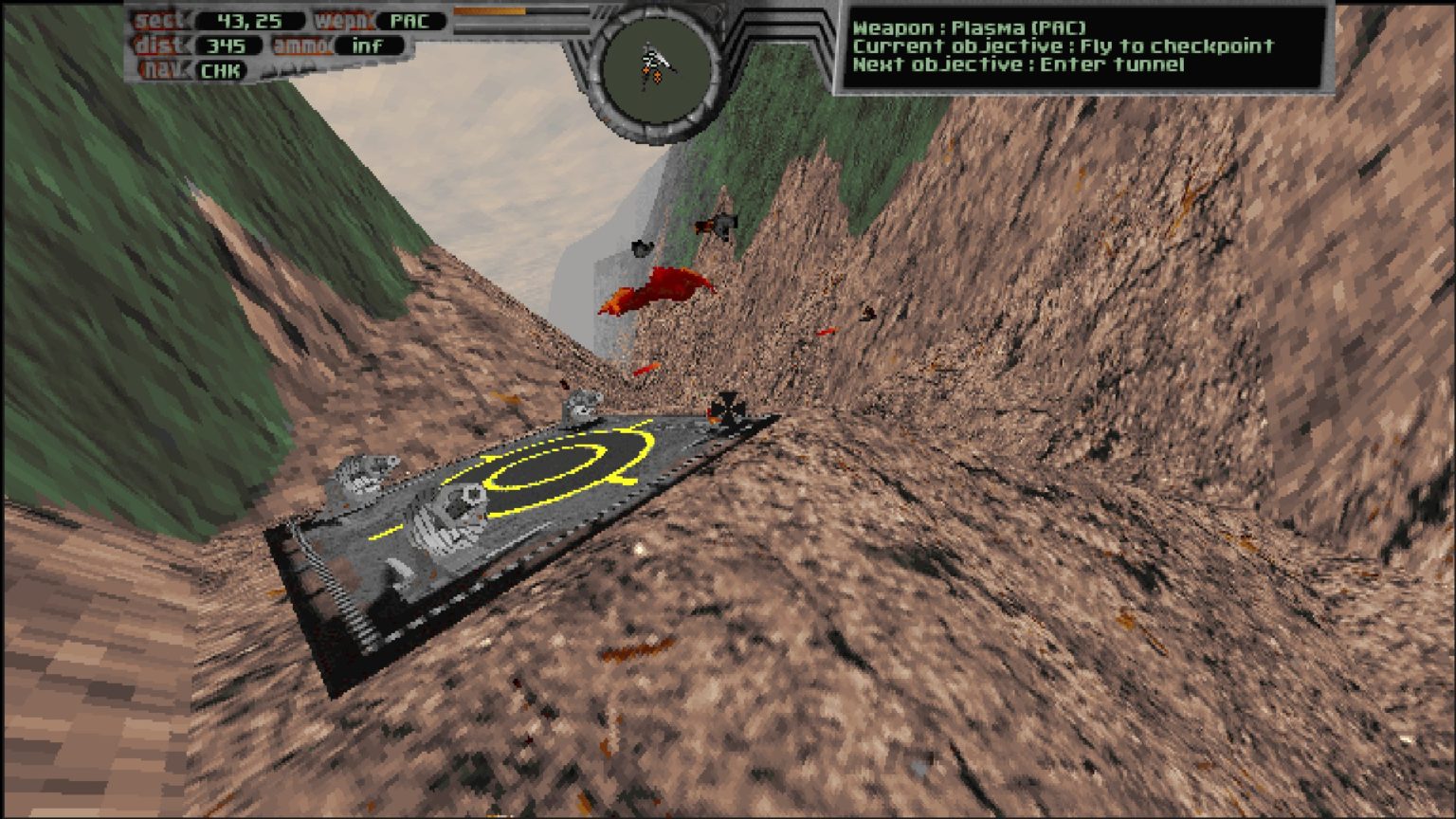Open the mission objective message panel

pyautogui.click(x=1081, y=46)
